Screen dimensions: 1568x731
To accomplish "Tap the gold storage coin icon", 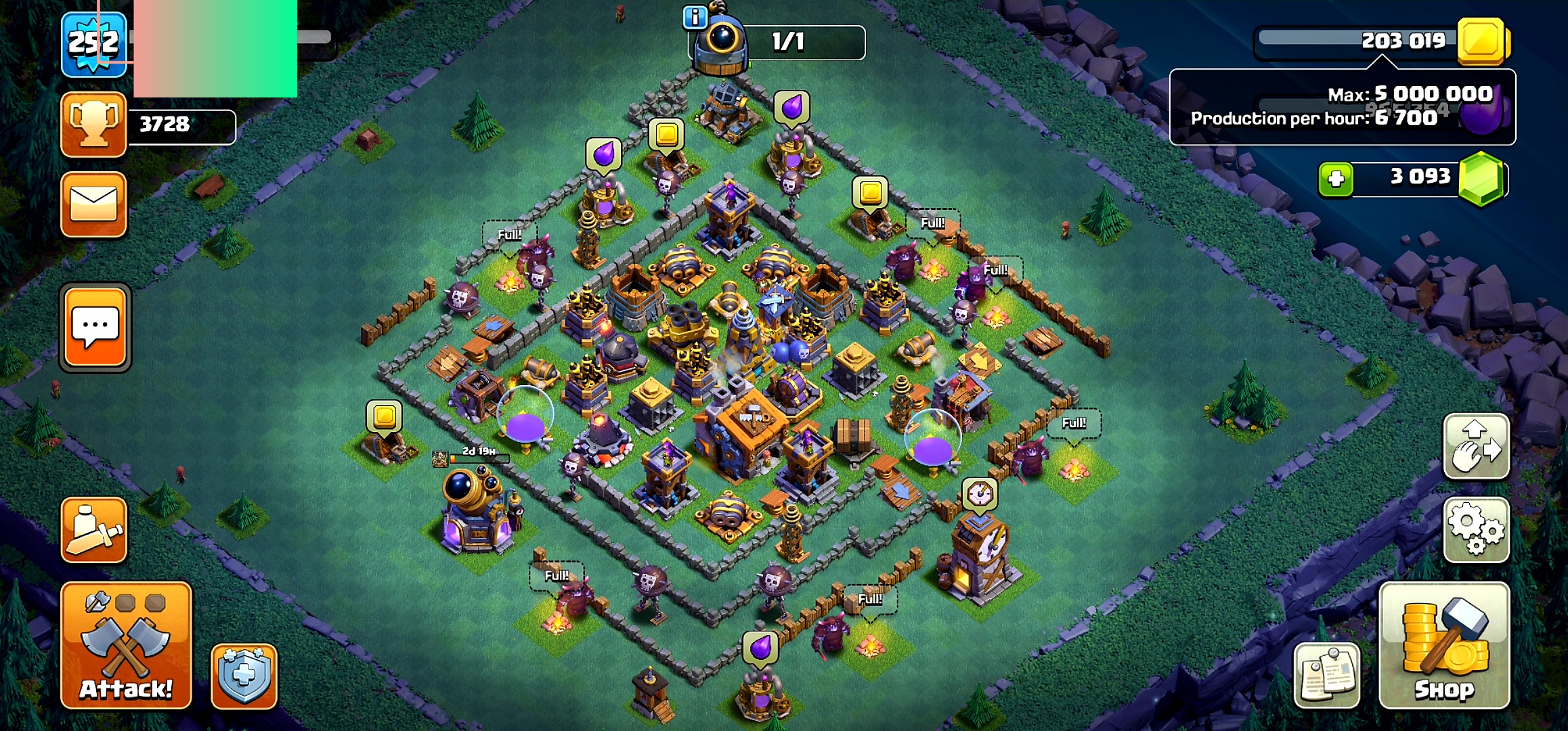I will click(x=1483, y=41).
